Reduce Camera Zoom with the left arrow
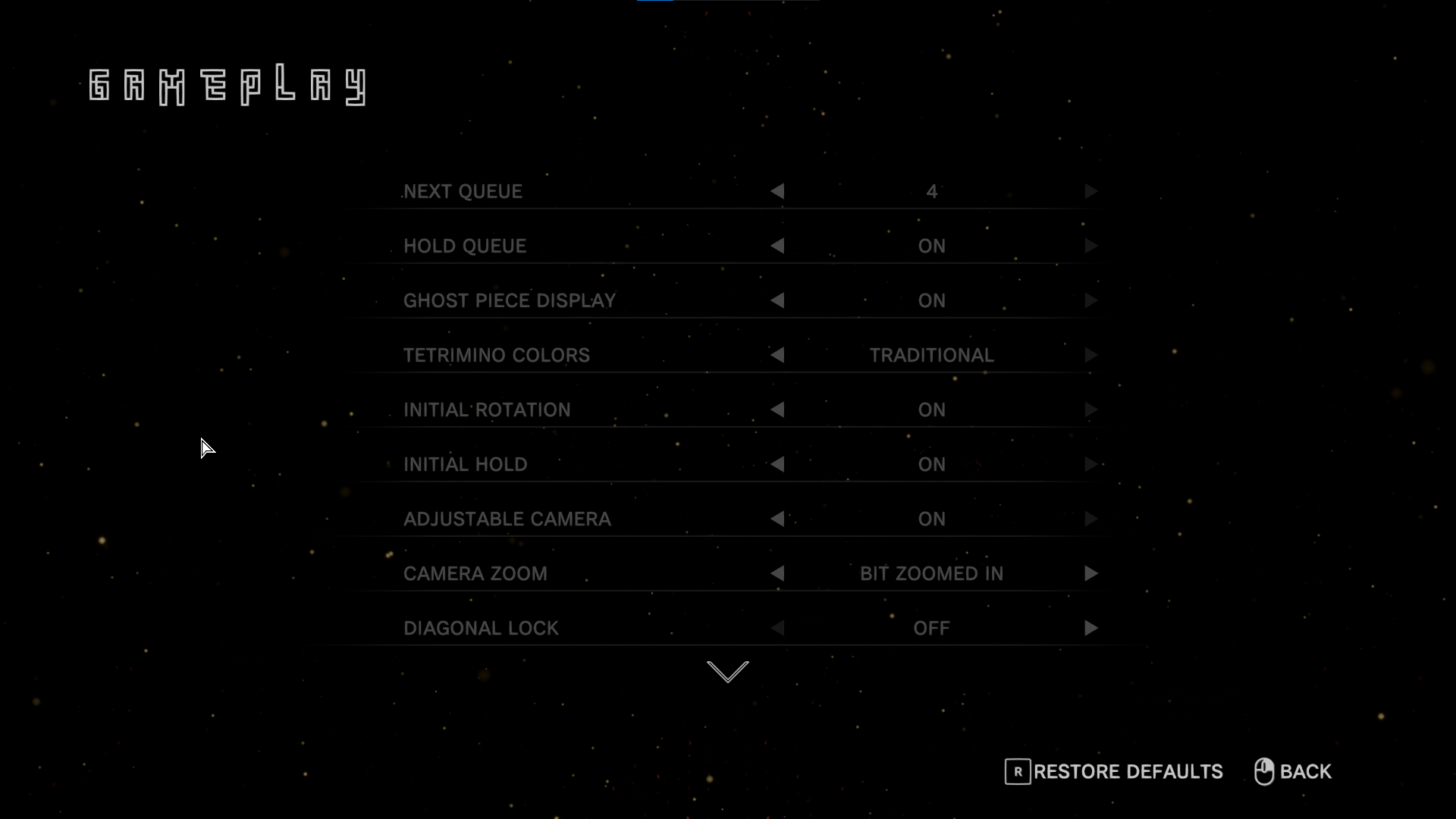The width and height of the screenshot is (1456, 819). pos(777,574)
